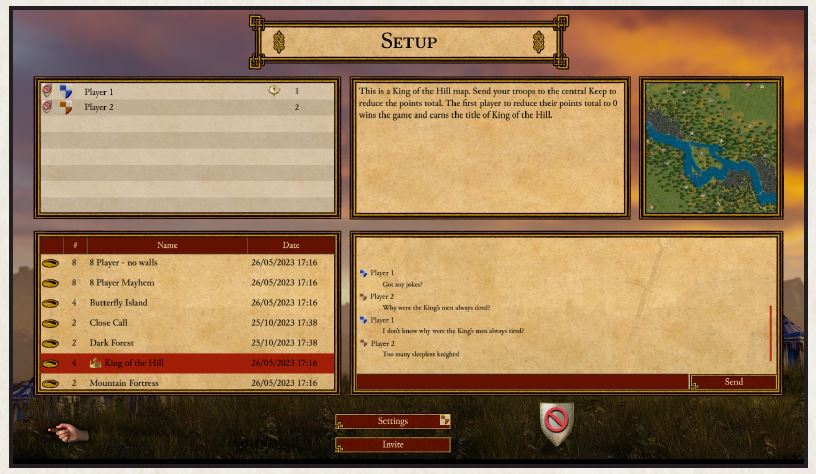The width and height of the screenshot is (816, 474).
Task: Click the Invite button
Action: pos(392,445)
